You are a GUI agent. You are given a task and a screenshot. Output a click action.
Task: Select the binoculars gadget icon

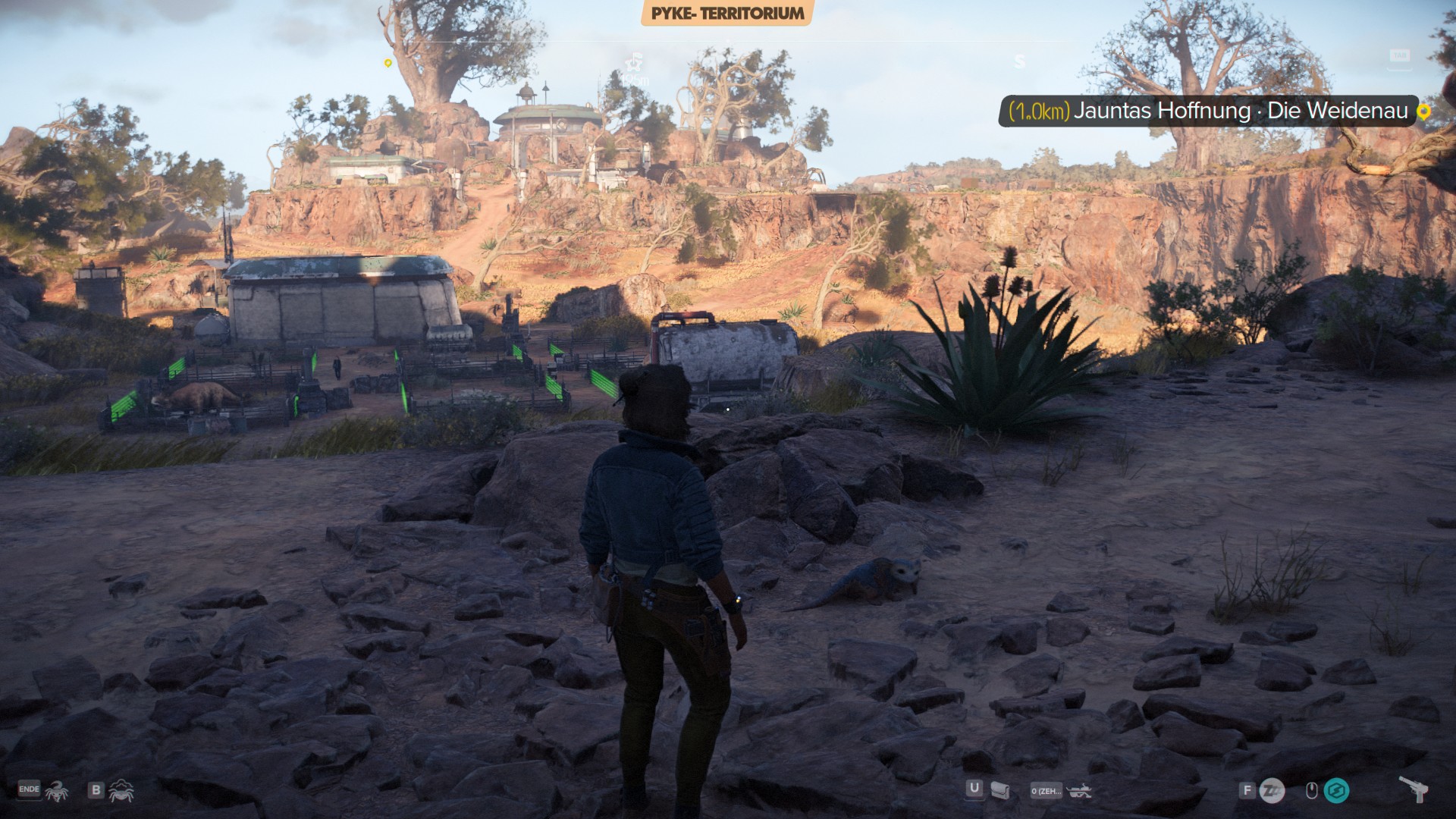click(1078, 791)
